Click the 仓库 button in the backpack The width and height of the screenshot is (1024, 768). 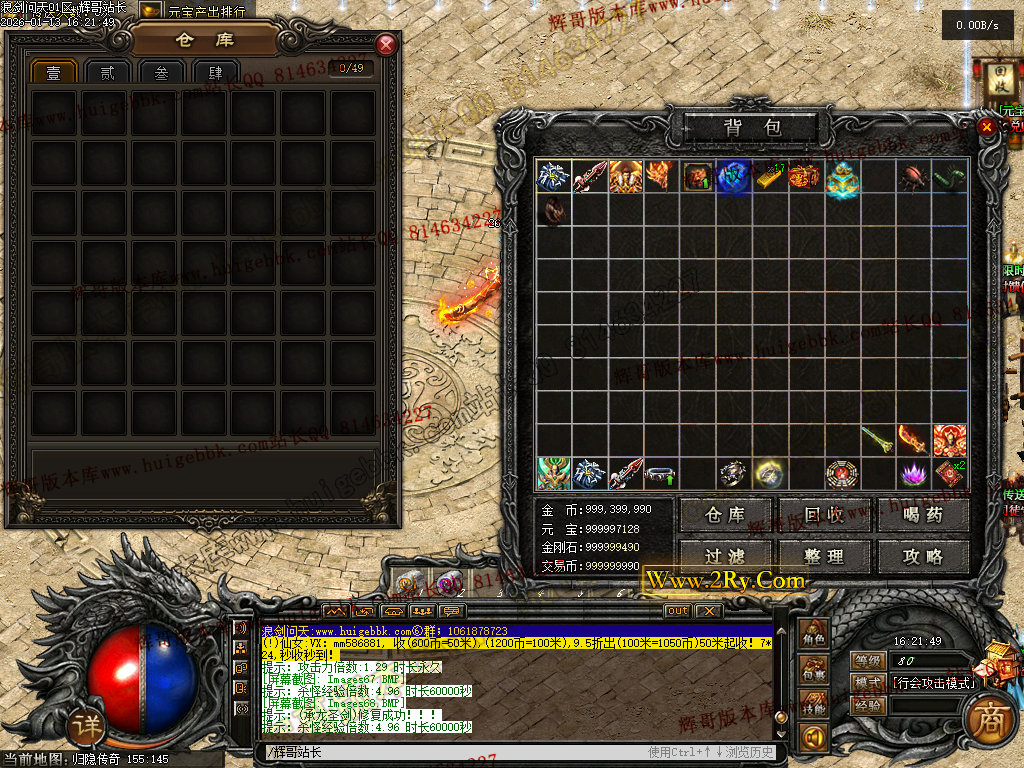pos(725,515)
